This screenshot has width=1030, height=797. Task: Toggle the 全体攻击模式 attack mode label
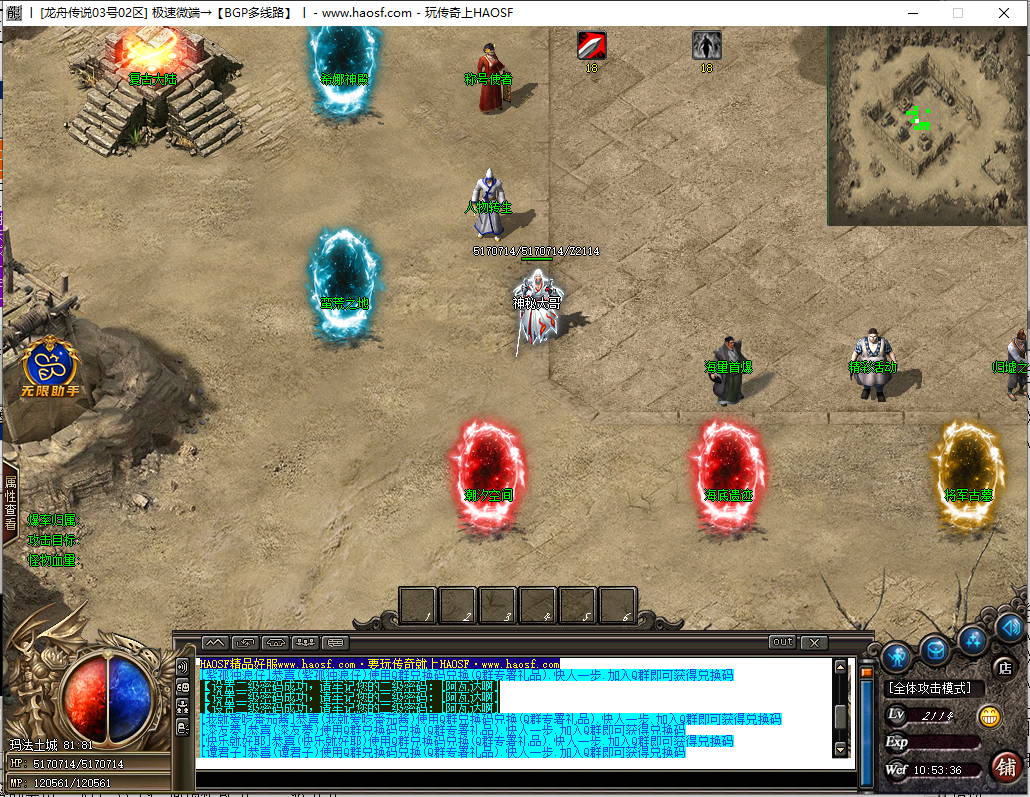tap(935, 688)
